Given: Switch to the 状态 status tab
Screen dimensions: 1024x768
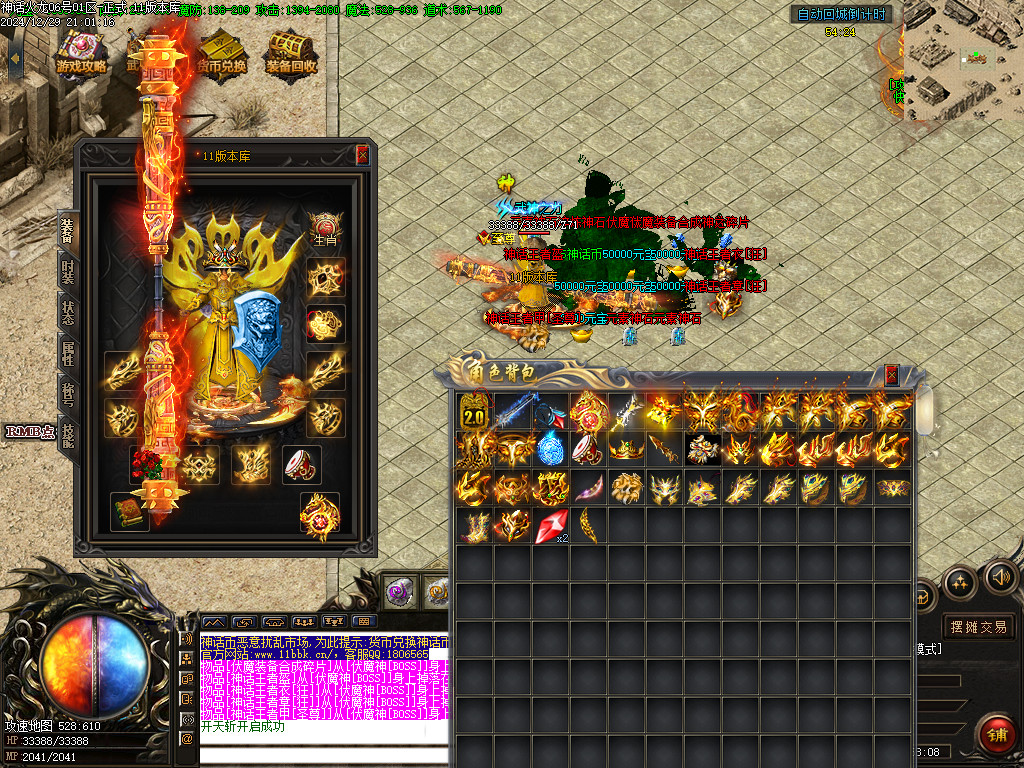Looking at the screenshot, I should click(67, 310).
